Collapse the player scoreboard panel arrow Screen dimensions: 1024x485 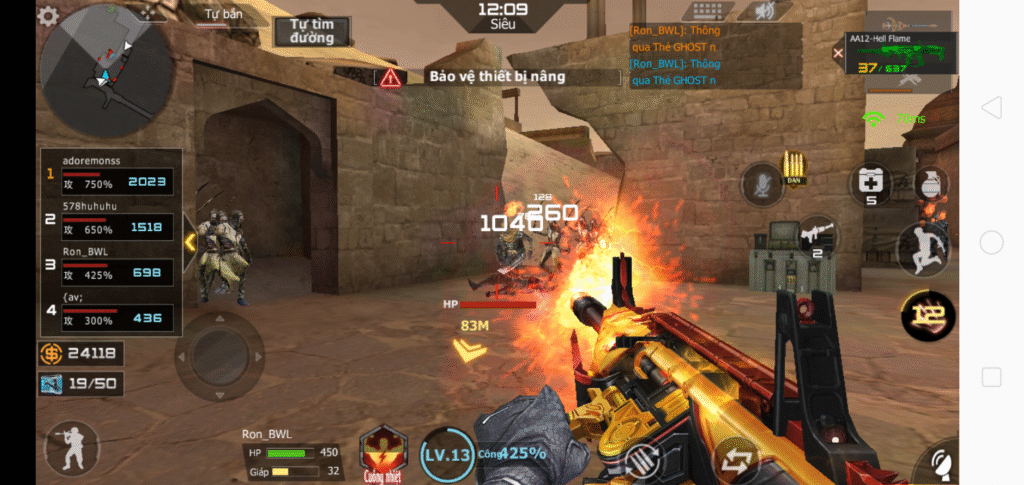pos(189,242)
